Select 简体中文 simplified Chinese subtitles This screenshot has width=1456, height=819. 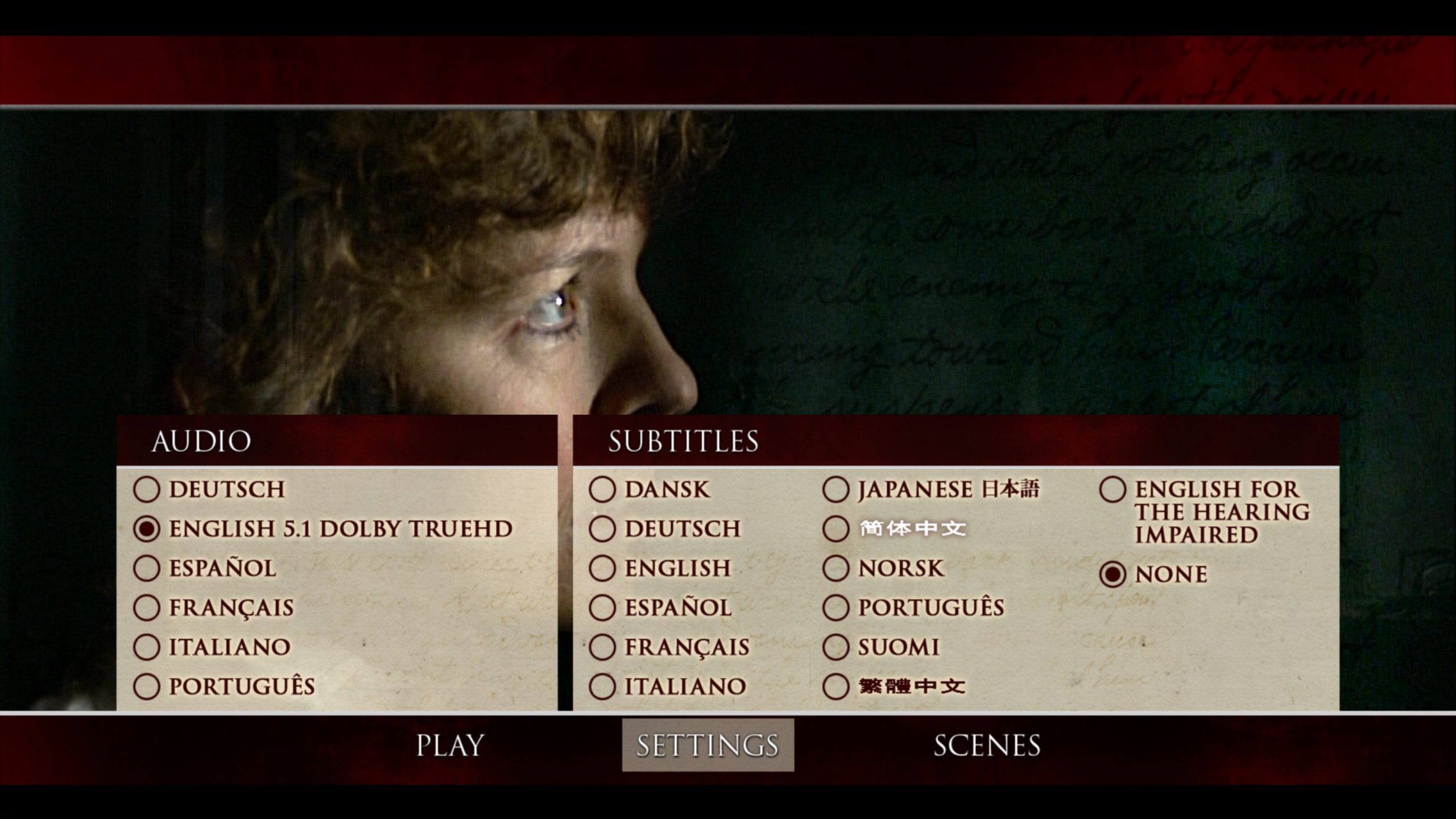[x=836, y=529]
